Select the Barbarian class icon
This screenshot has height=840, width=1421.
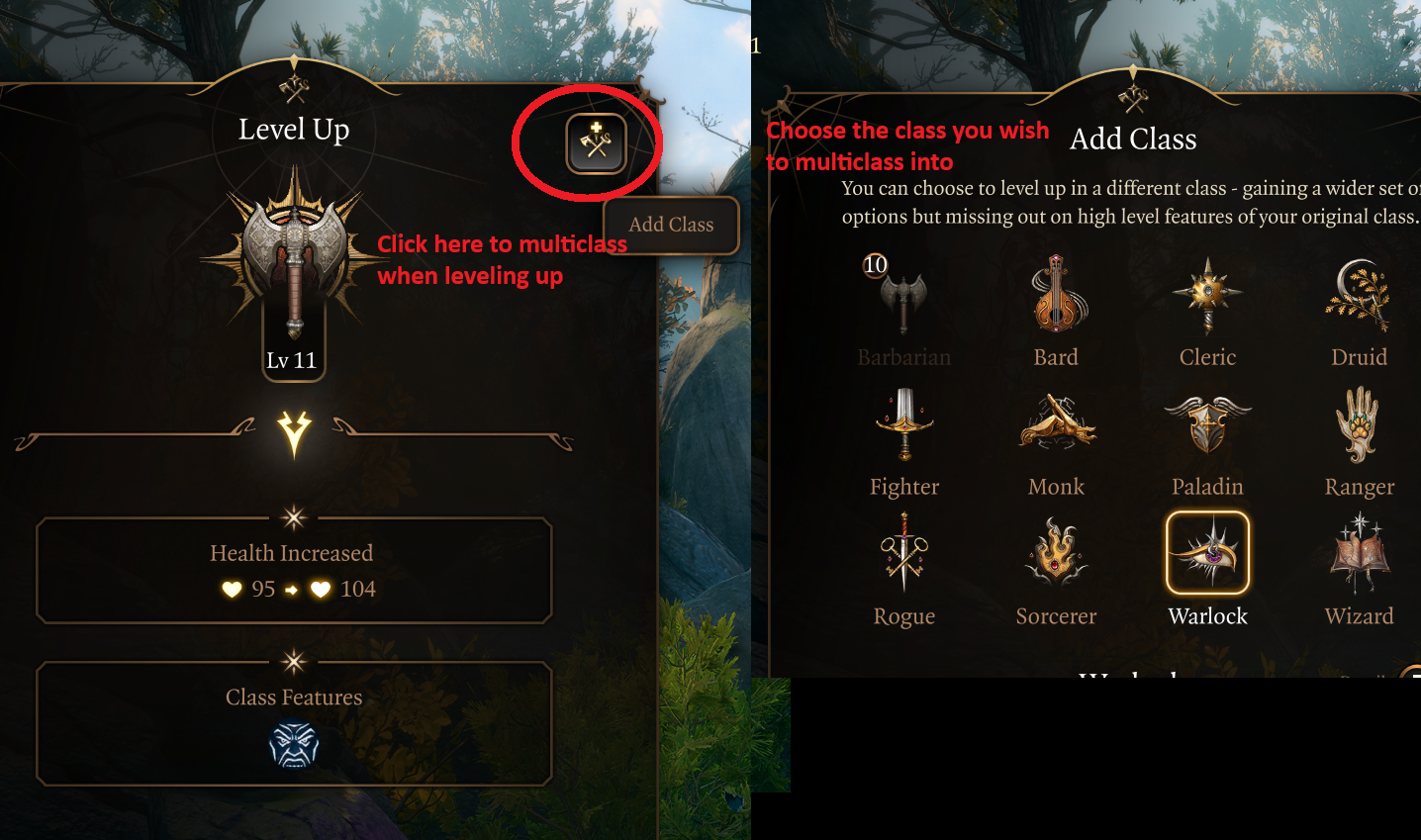click(903, 297)
